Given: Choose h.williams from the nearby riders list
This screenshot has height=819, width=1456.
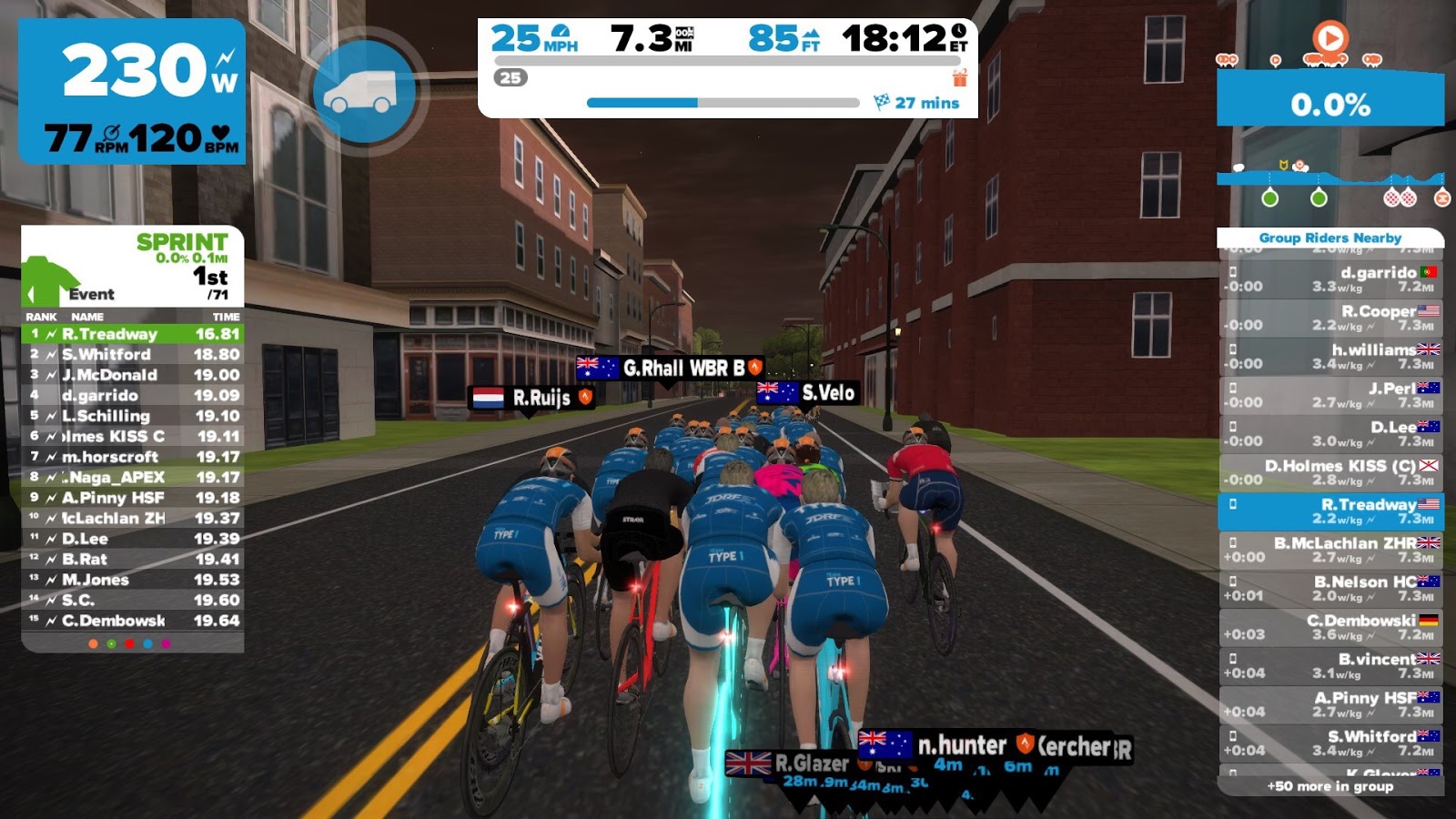Looking at the screenshot, I should click(x=1330, y=357).
